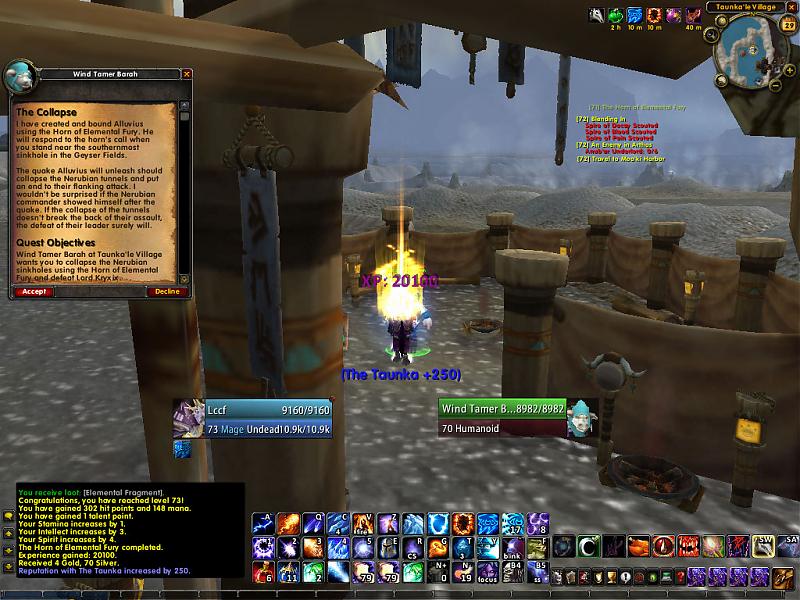Decline the quest from Wind Tamer Barah
The image size is (800, 600).
coord(167,292)
